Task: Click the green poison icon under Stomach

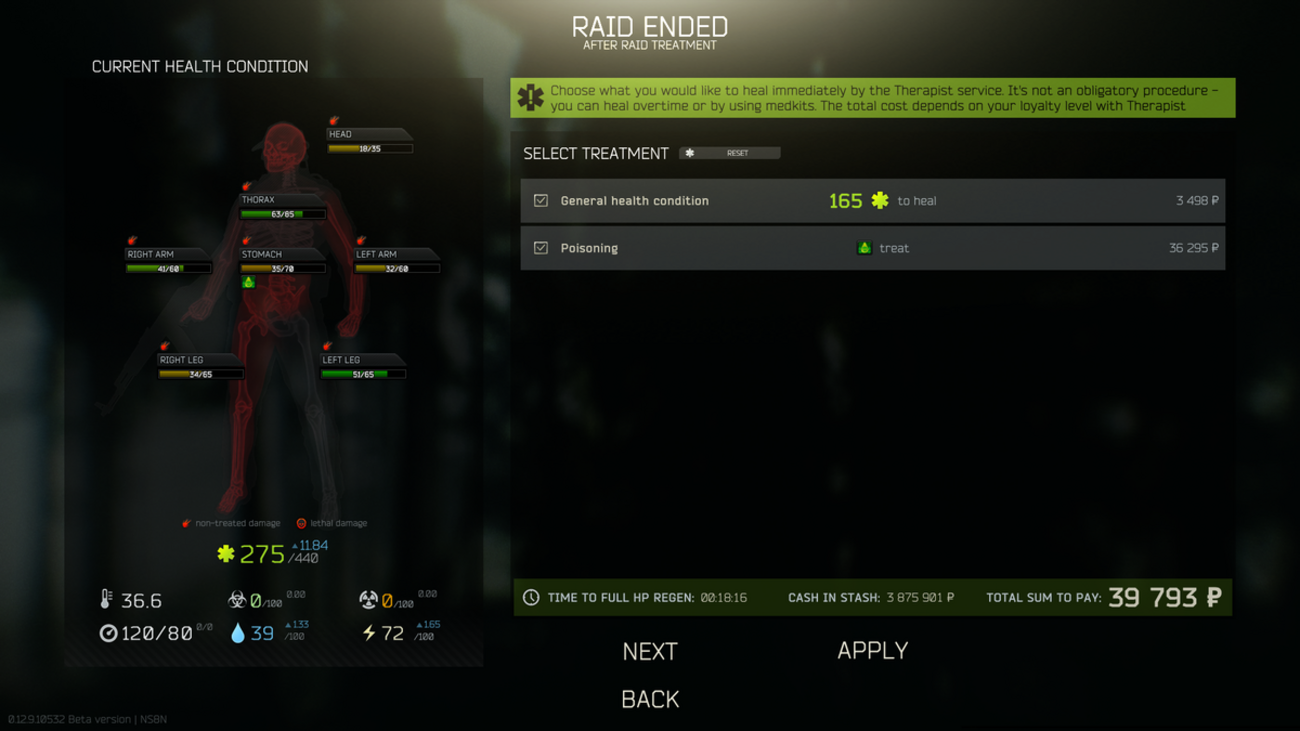Action: click(x=249, y=283)
